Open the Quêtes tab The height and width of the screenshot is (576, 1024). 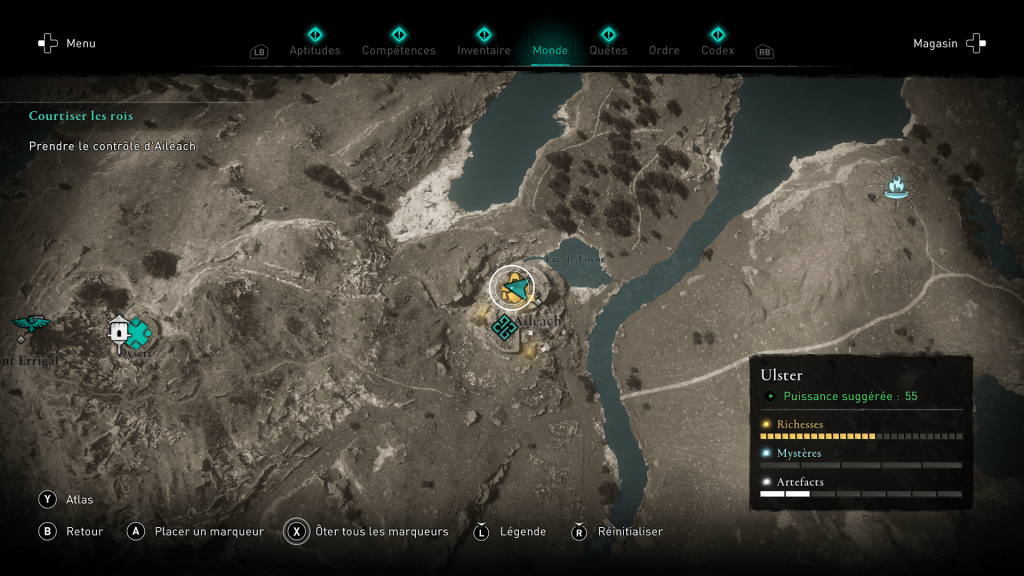[608, 50]
